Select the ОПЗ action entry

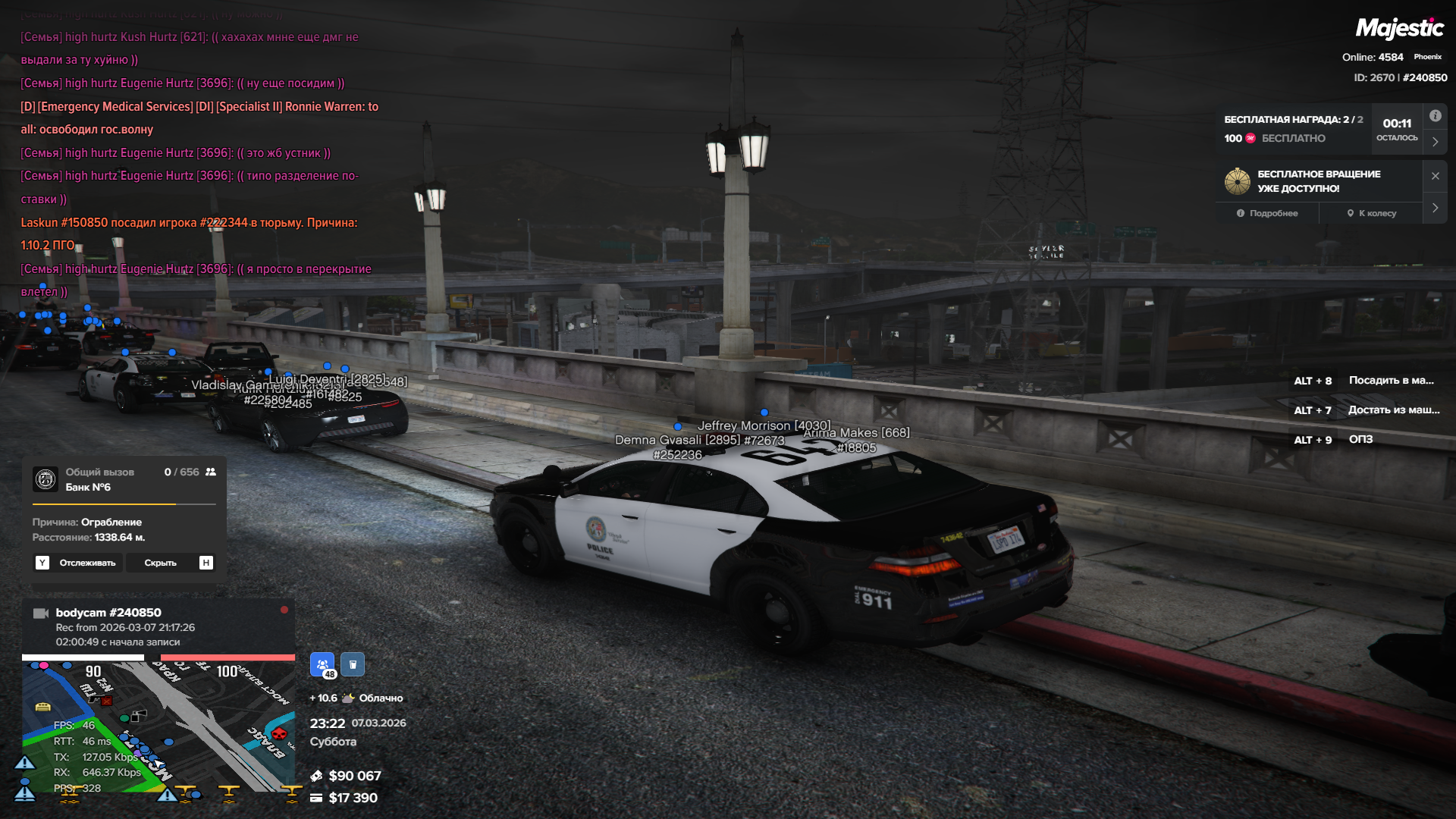coord(1360,440)
